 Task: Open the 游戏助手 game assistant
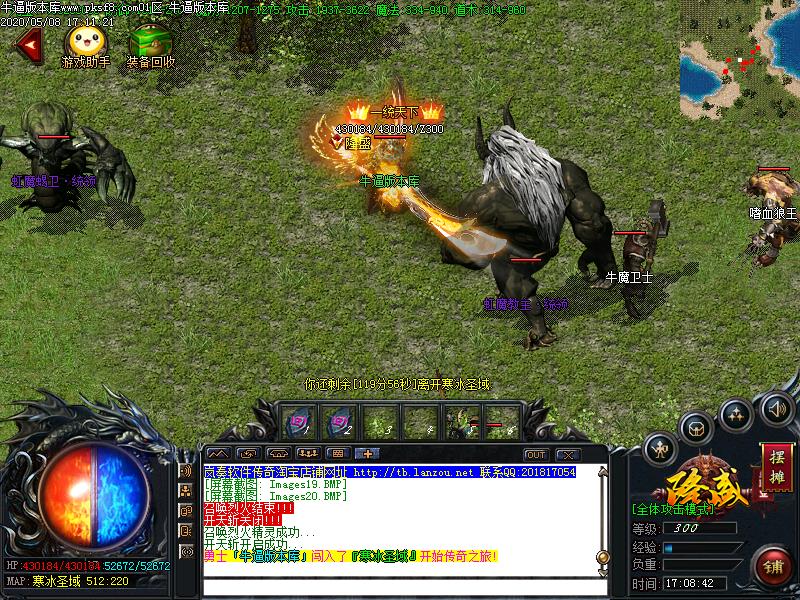83,43
